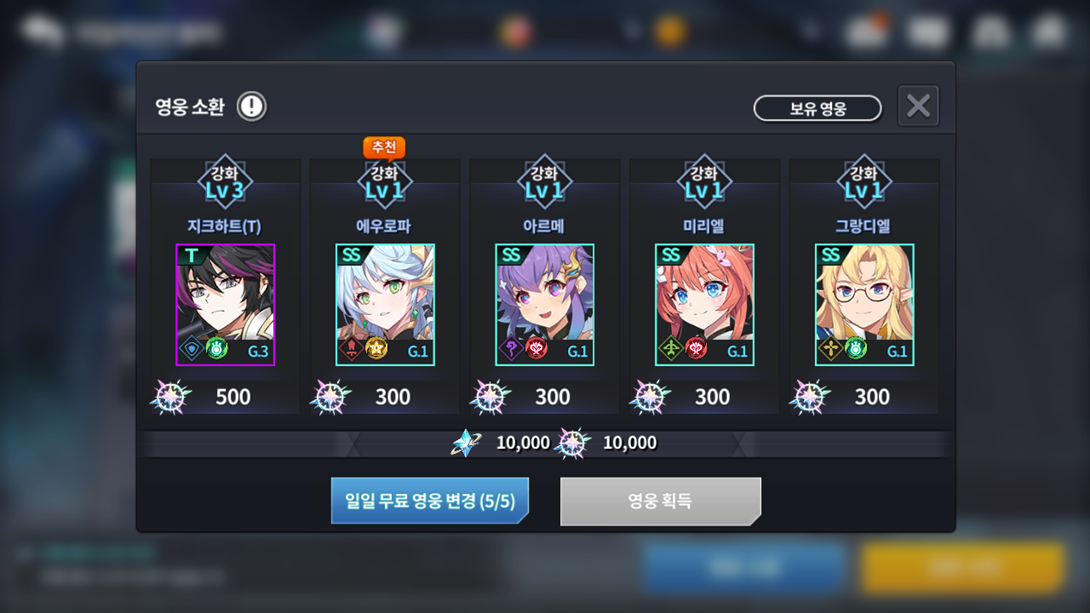
Task: Choose the 에우로파 hero portrait
Action: click(x=385, y=305)
